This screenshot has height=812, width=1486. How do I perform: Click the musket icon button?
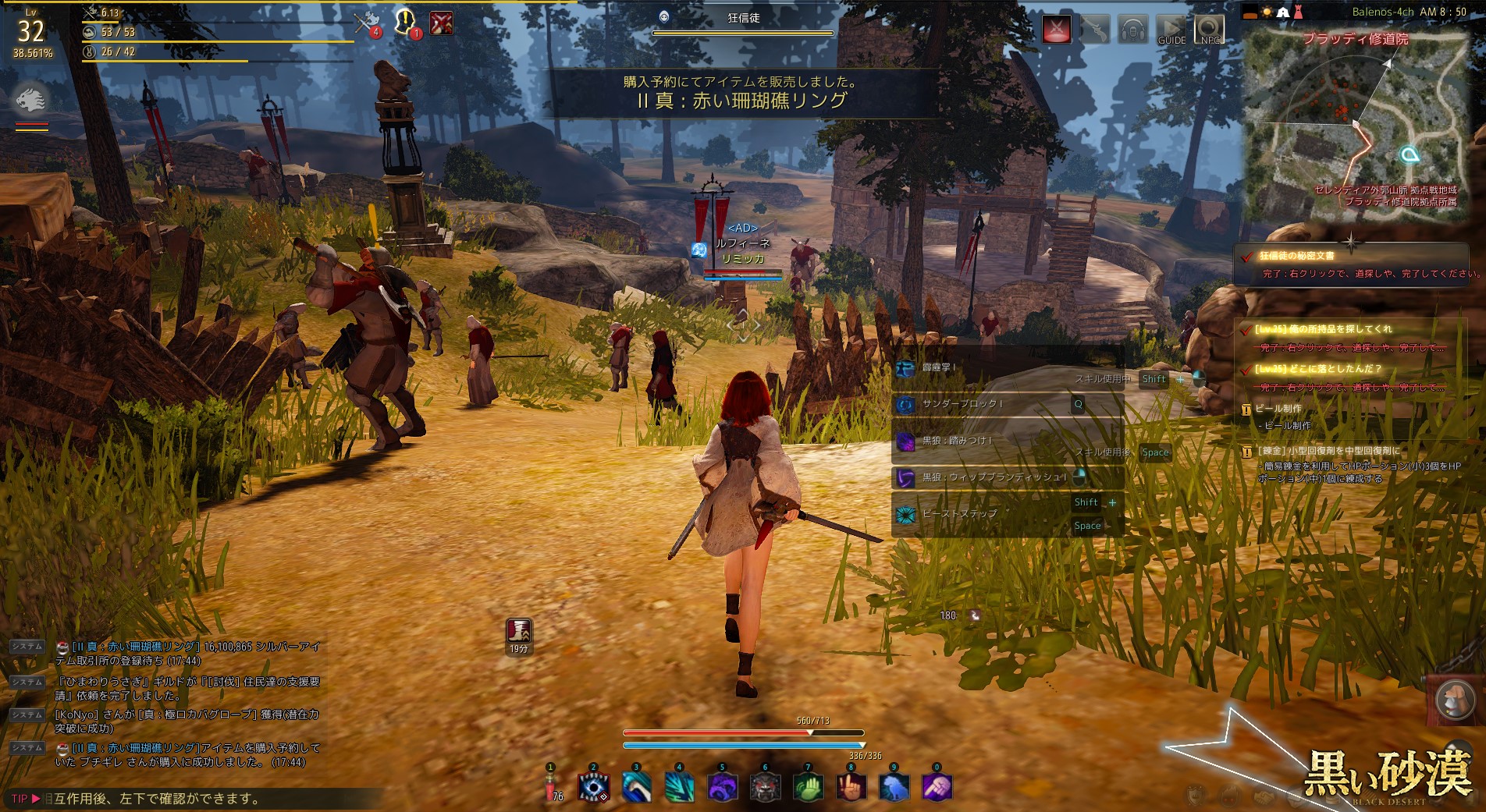click(1096, 30)
